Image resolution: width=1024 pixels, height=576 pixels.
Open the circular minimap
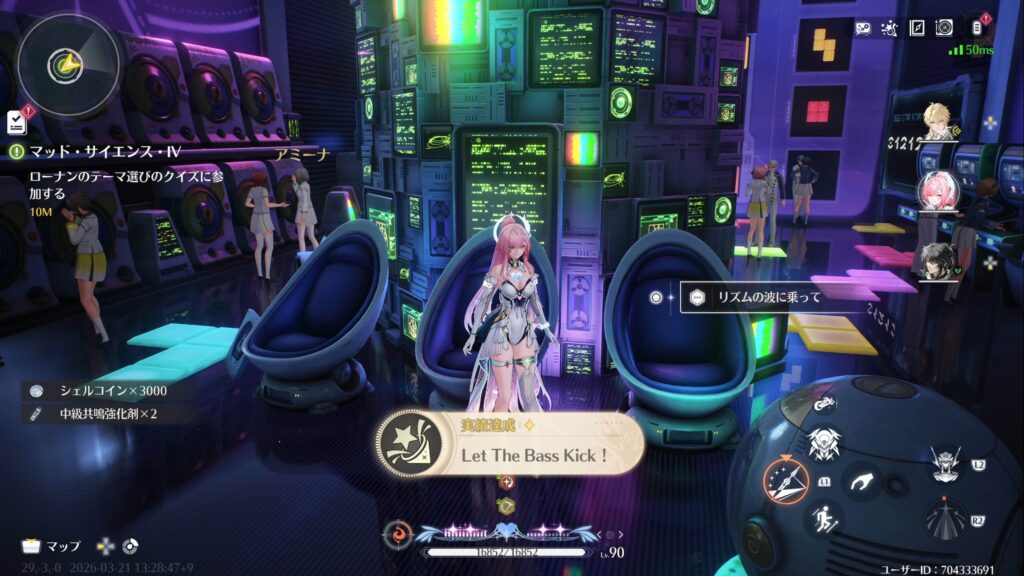(70, 64)
